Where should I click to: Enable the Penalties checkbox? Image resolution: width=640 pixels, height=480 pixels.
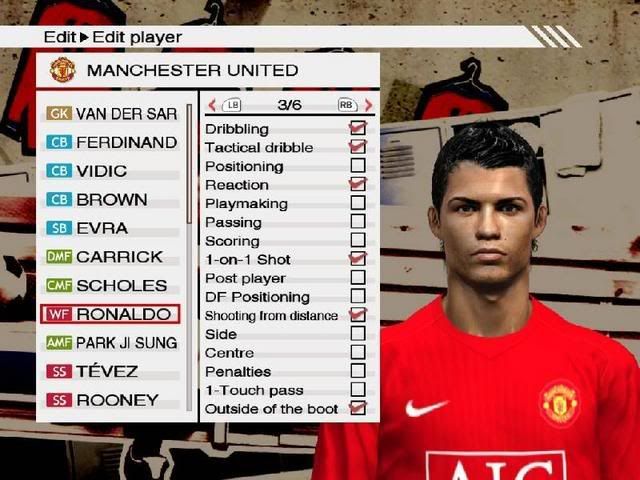pos(357,371)
